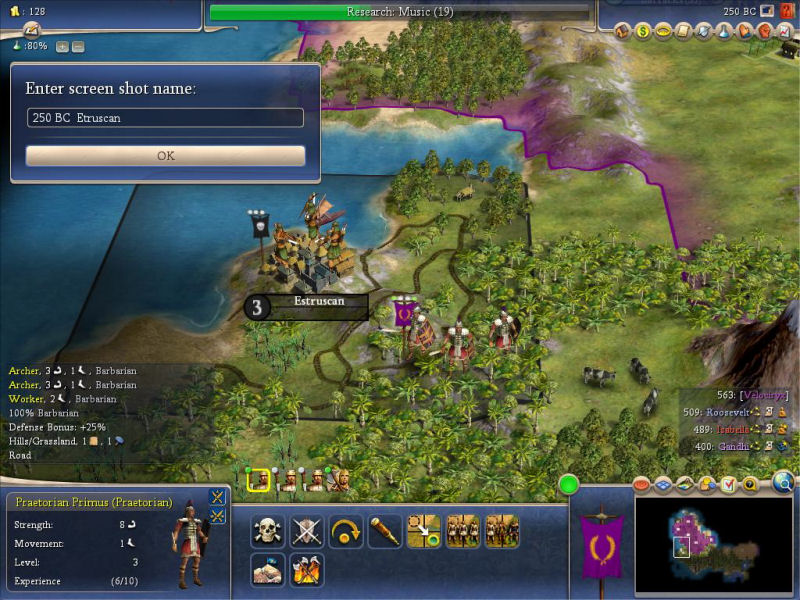Click the green end turn button
The height and width of the screenshot is (600, 800).
pos(569,486)
